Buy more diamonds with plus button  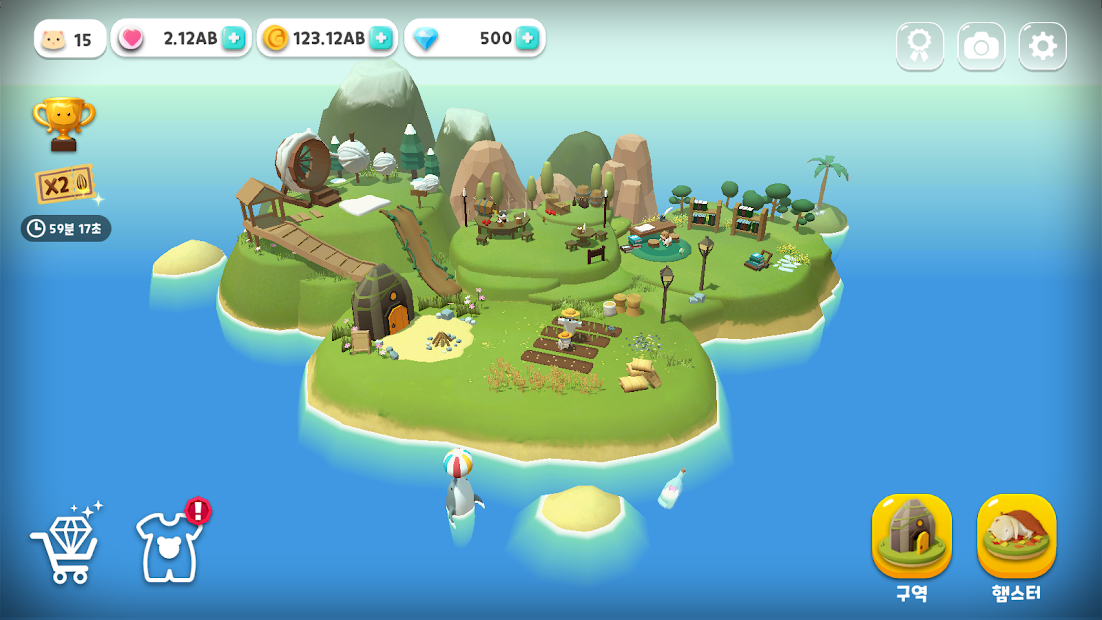527,38
